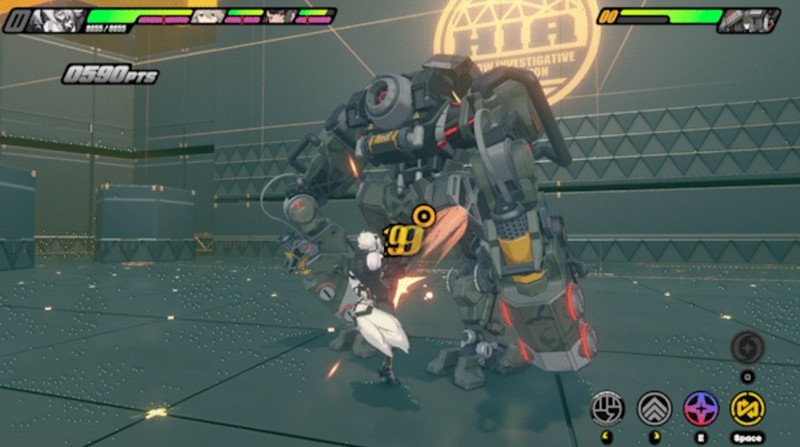Select the greyed-out ultimate ability icon

coord(747,348)
